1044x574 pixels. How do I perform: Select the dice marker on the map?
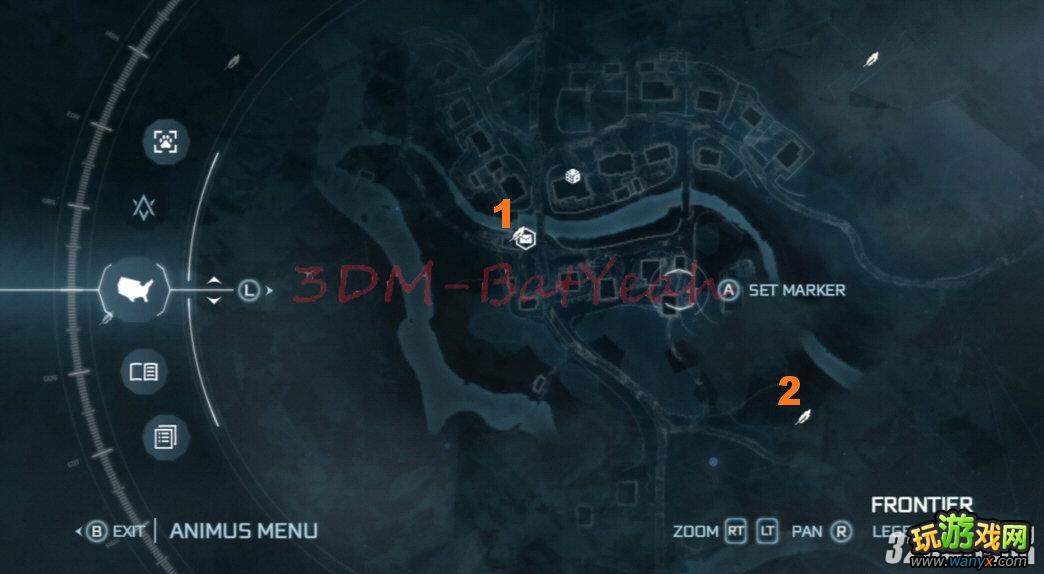(574, 177)
